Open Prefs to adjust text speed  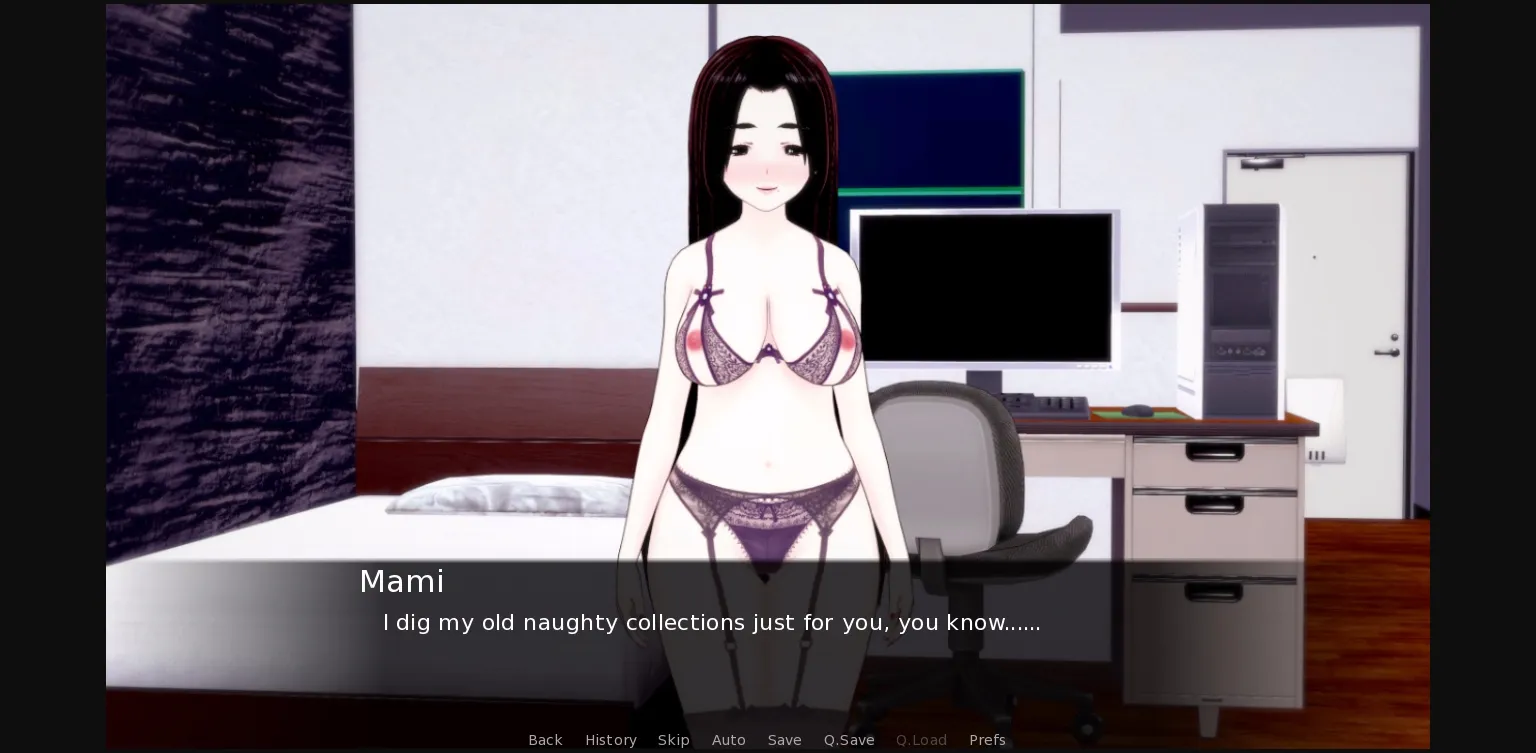[x=987, y=740]
